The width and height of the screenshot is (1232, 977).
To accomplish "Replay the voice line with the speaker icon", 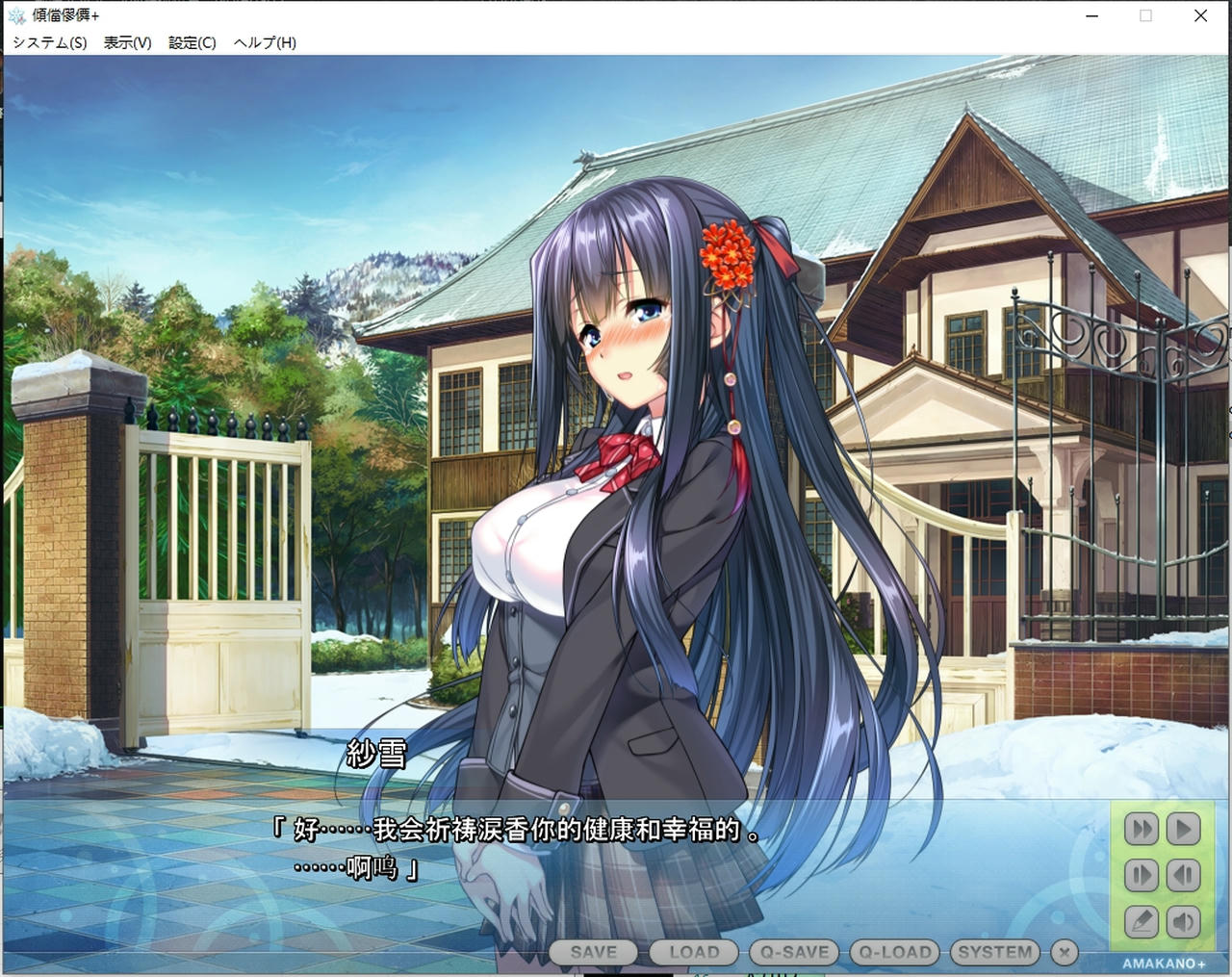I will point(1184,921).
